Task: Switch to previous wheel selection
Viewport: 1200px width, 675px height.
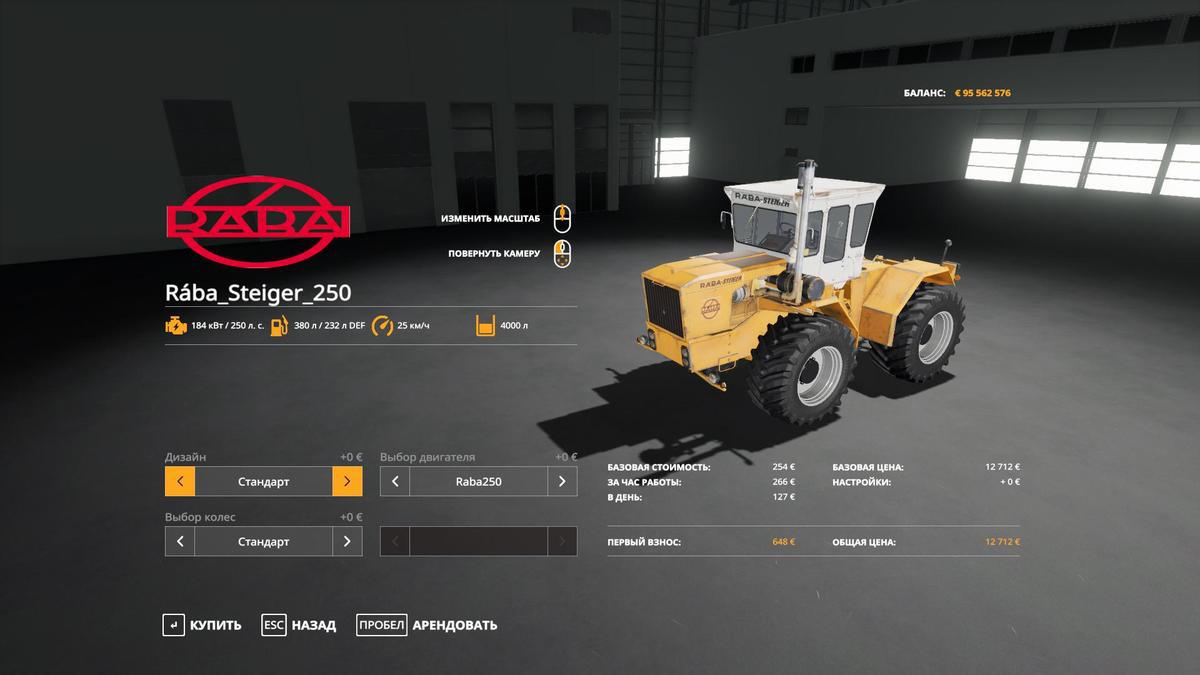Action: point(180,541)
